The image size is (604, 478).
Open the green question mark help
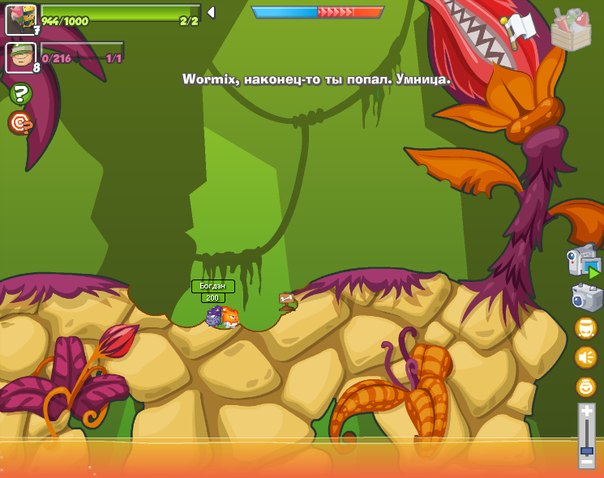click(x=20, y=94)
